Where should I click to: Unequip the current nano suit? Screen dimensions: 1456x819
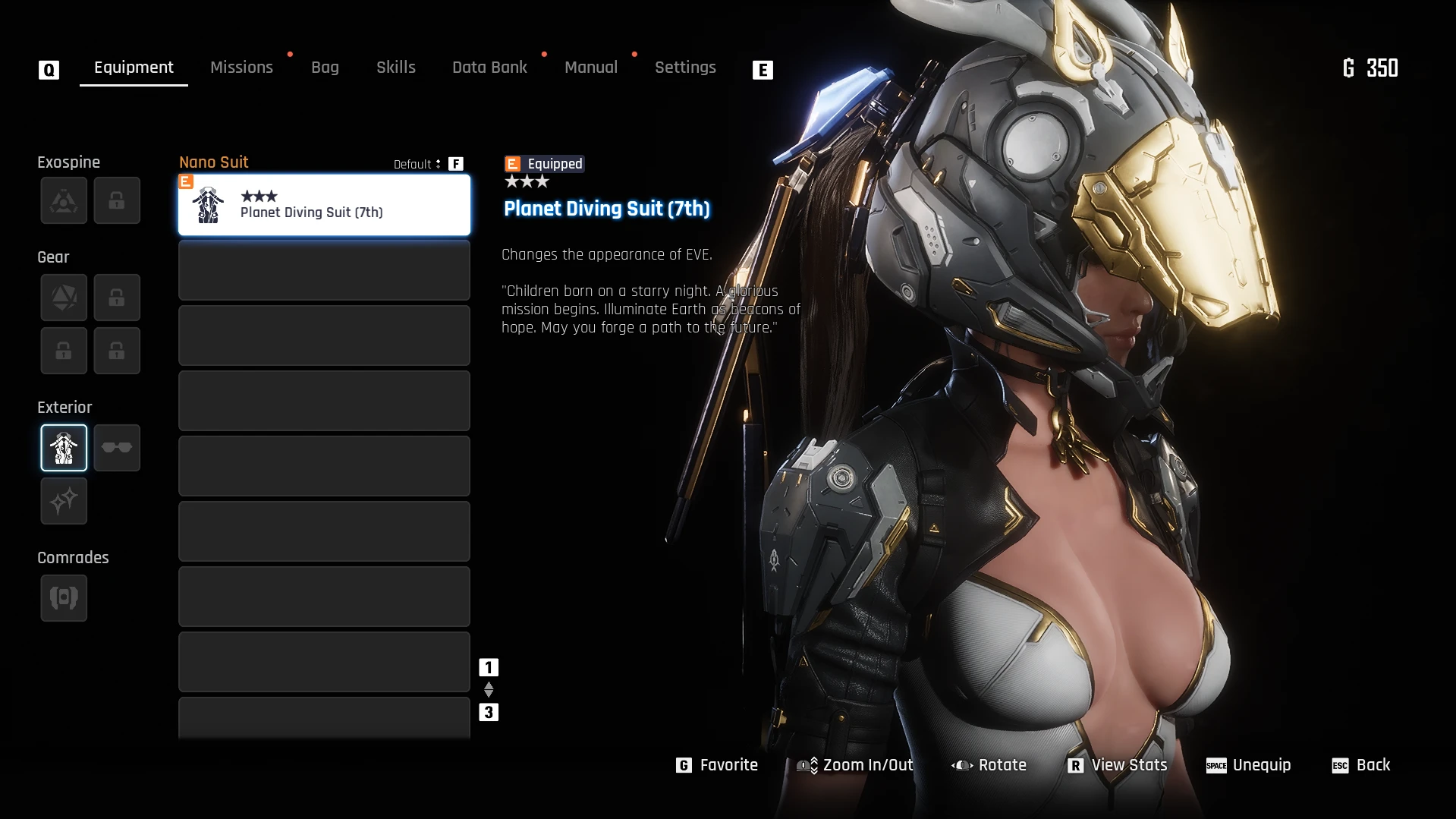[1249, 765]
